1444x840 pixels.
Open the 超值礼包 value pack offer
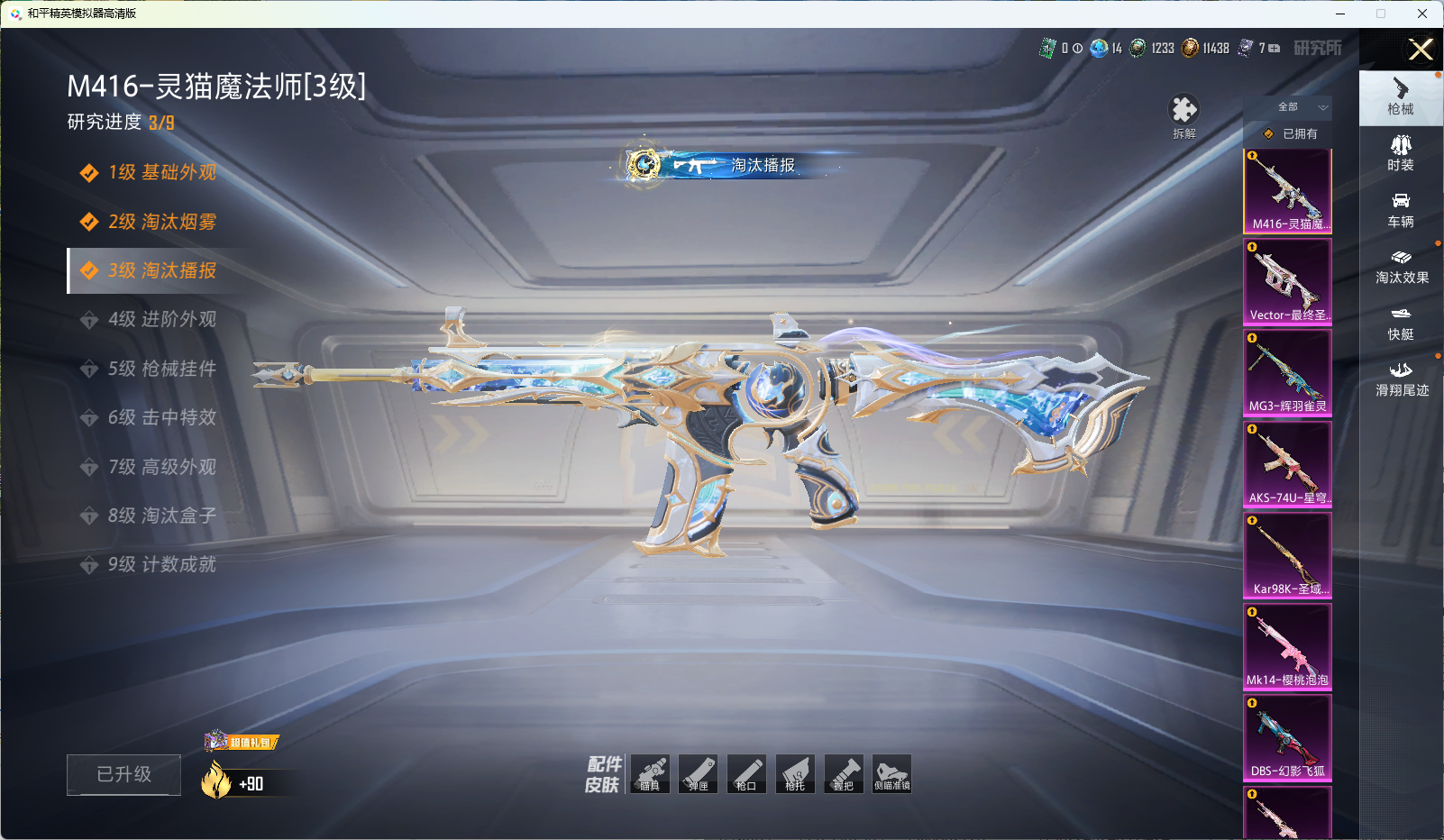pyautogui.click(x=242, y=742)
